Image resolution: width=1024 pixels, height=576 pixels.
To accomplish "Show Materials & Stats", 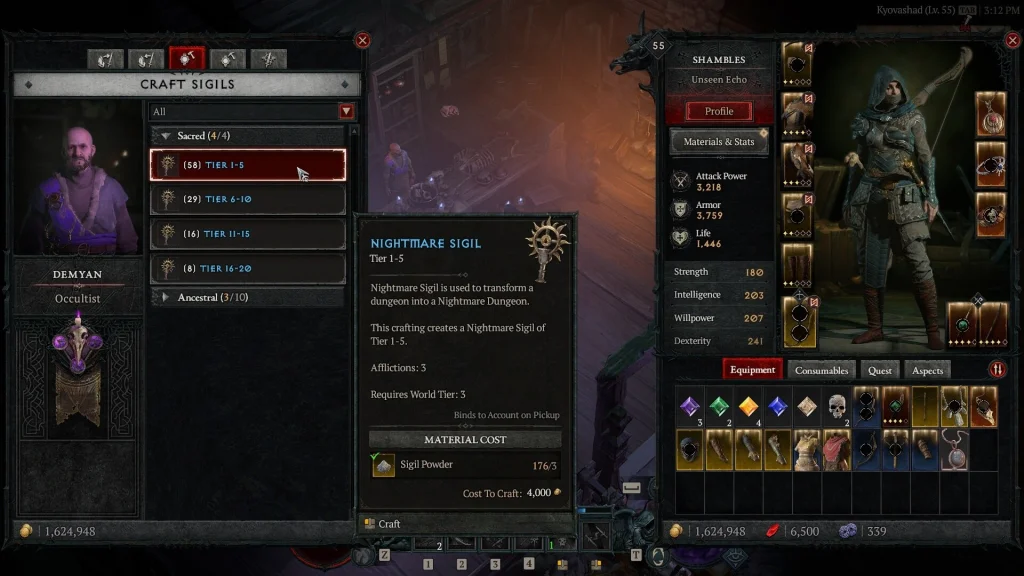I will 719,142.
